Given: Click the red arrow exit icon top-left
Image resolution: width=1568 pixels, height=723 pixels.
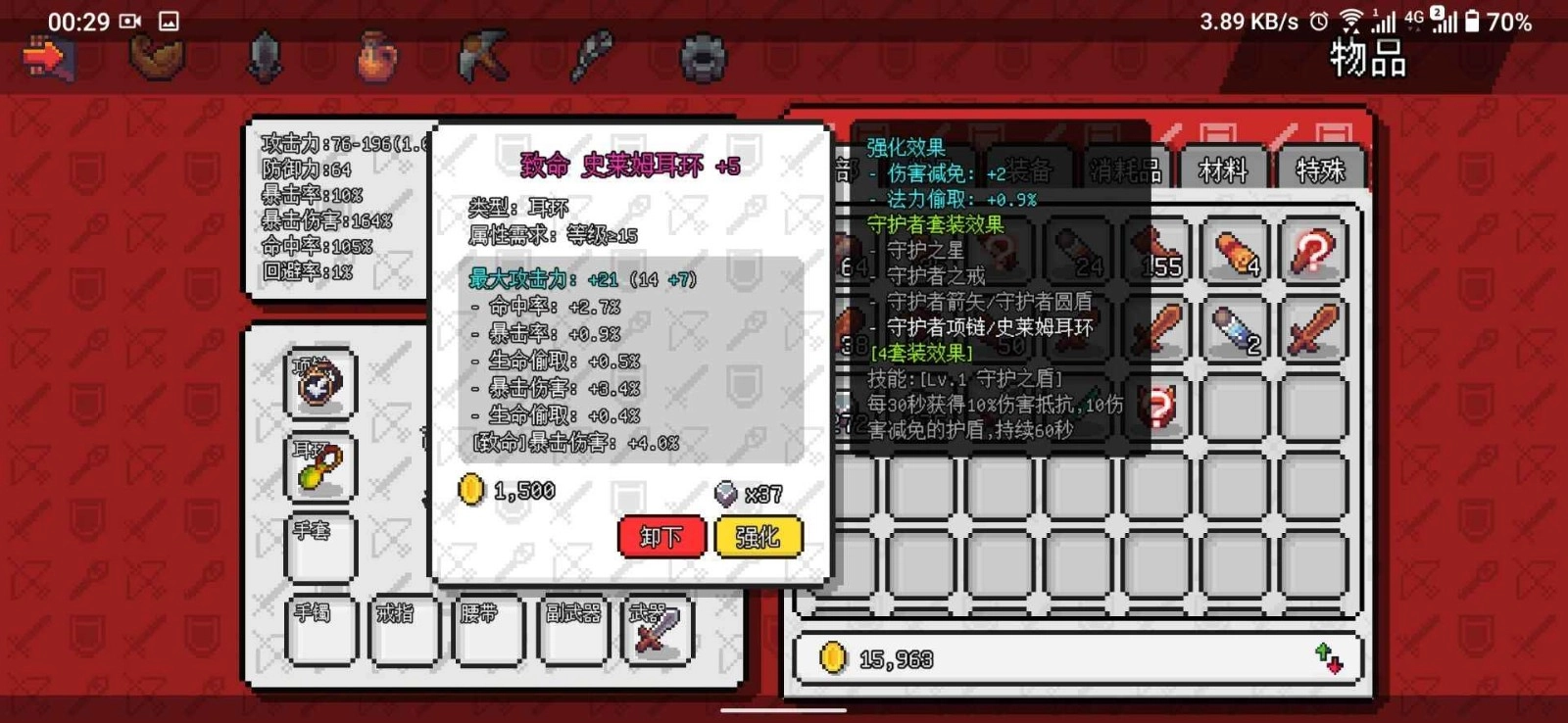Looking at the screenshot, I should point(49,59).
